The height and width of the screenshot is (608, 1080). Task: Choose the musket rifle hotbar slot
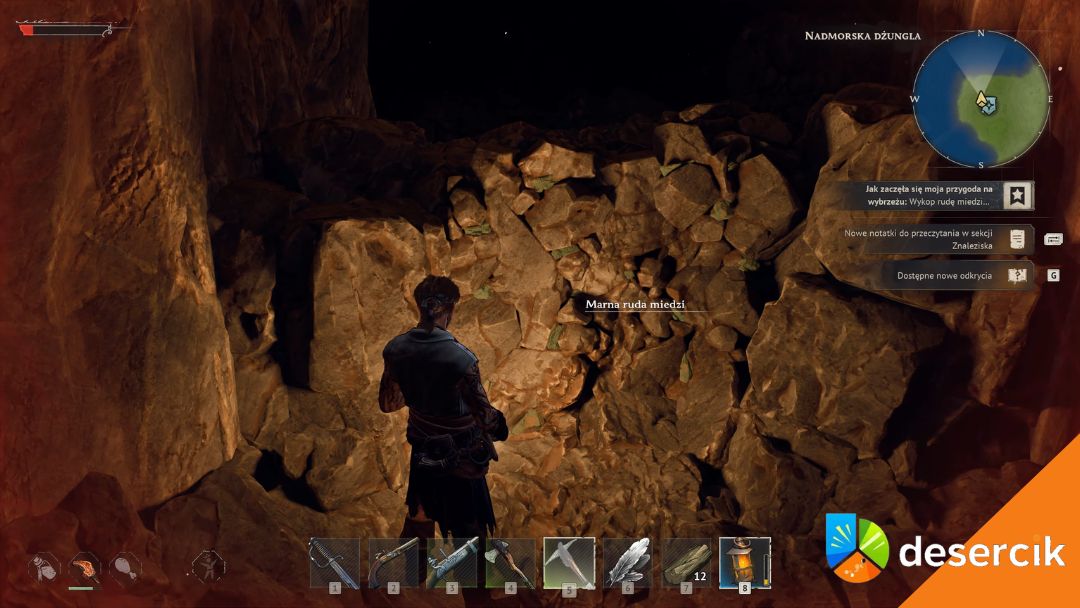tap(452, 562)
